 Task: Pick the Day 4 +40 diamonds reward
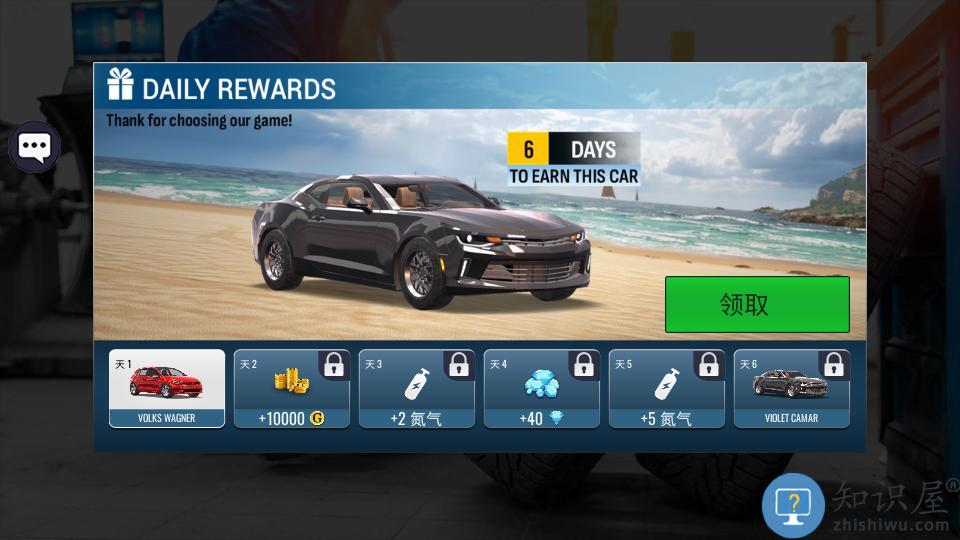point(542,389)
